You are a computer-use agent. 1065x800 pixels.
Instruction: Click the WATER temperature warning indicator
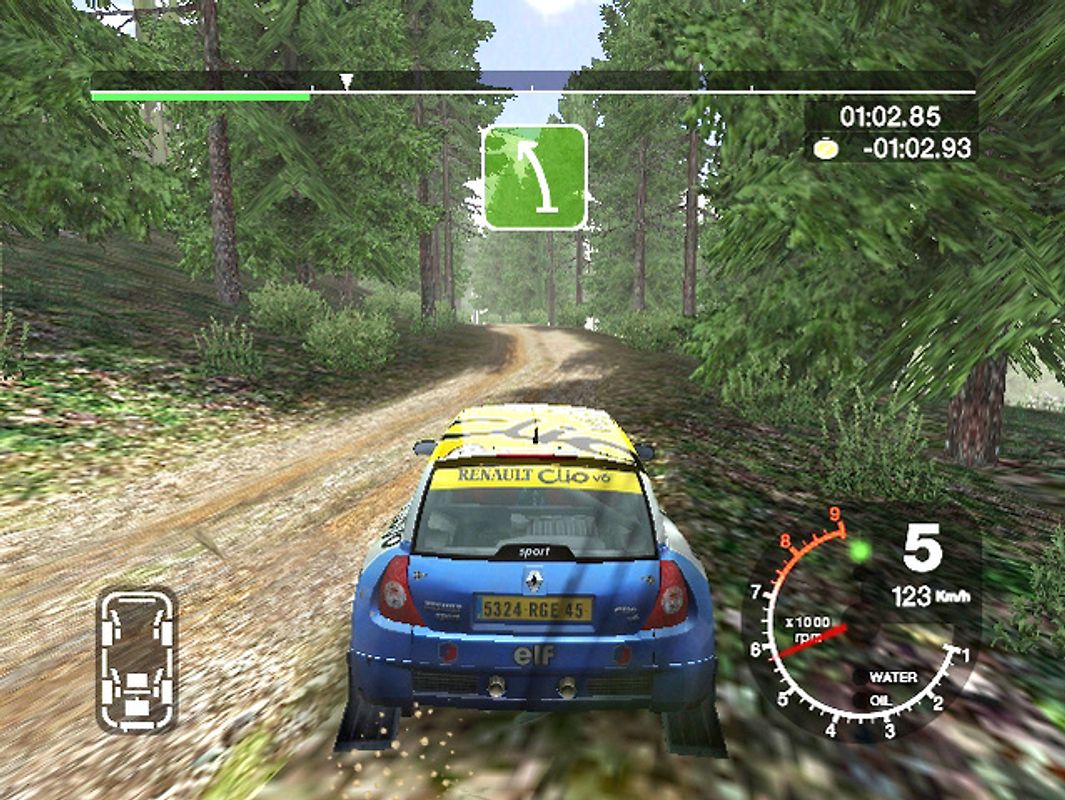pos(892,677)
